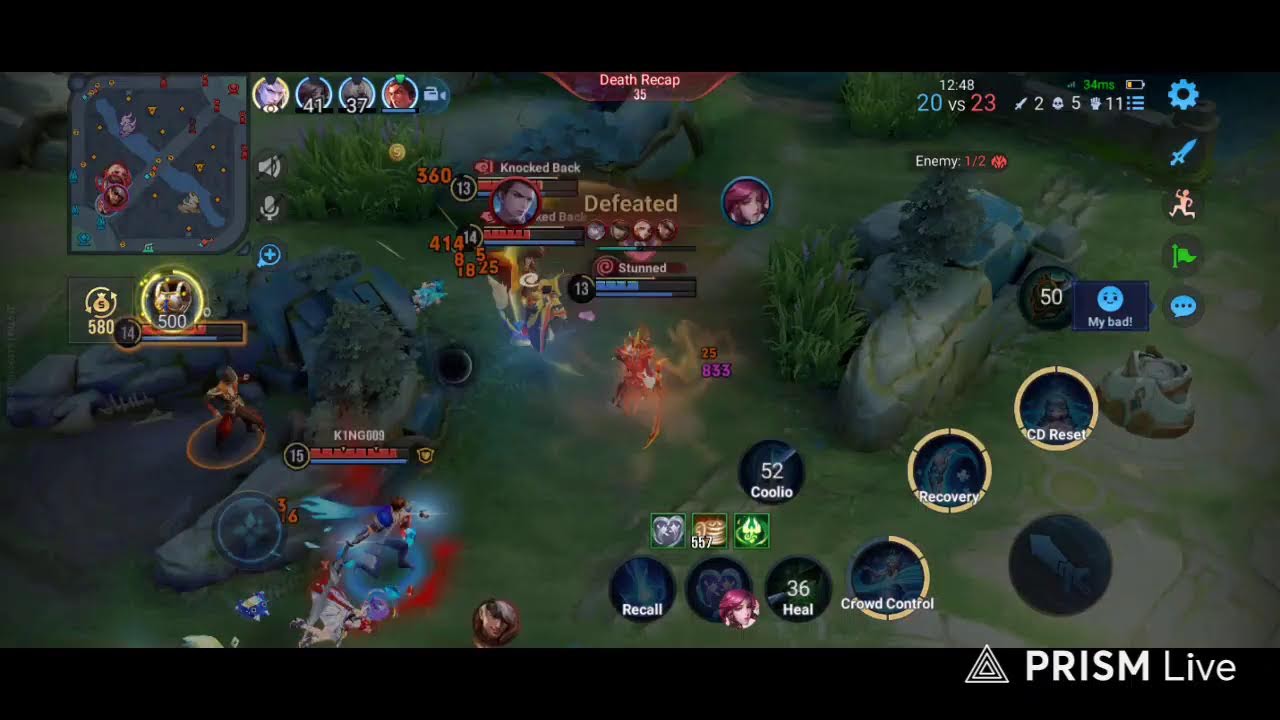
Task: Use the Recovery skill
Action: pyautogui.click(x=949, y=471)
